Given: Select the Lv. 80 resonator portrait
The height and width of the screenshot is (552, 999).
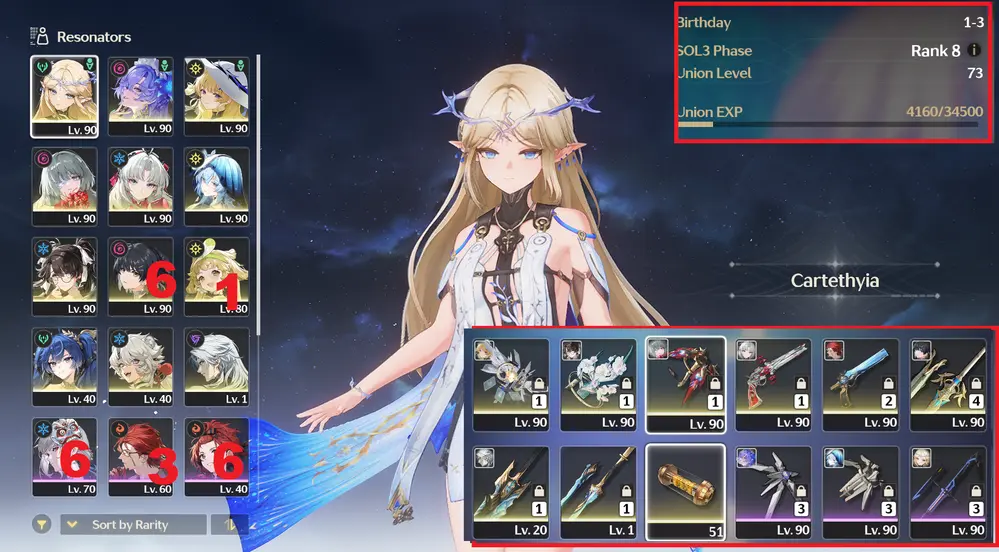Looking at the screenshot, I should tap(216, 275).
